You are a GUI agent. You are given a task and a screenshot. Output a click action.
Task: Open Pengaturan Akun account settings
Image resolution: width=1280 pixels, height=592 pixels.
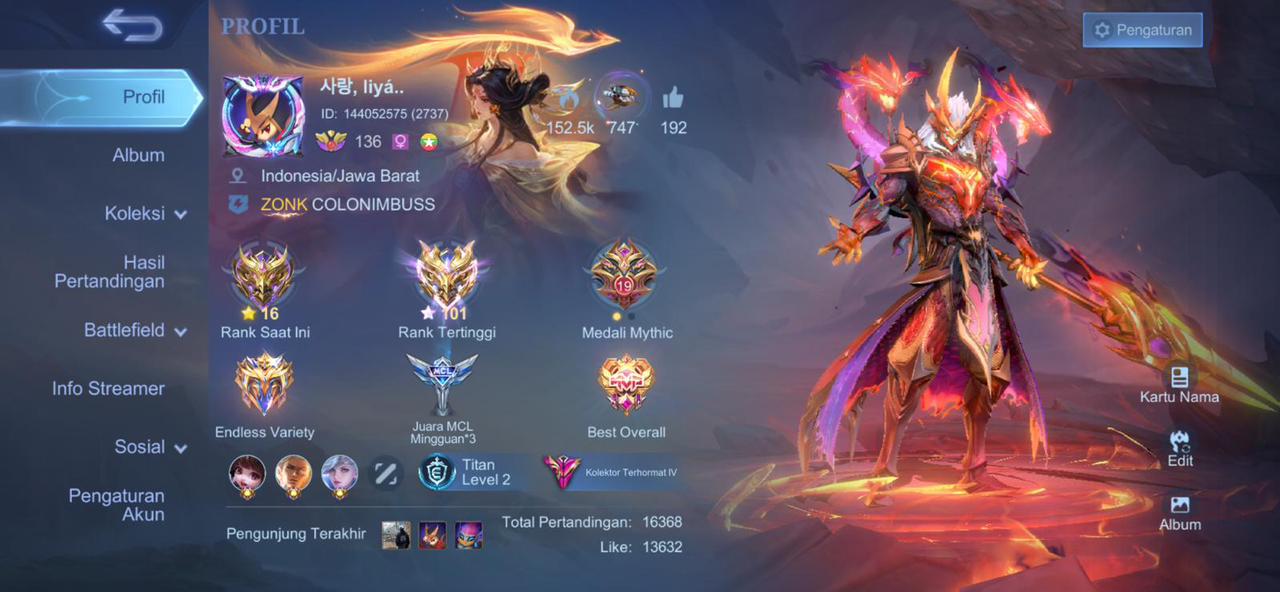pos(116,505)
